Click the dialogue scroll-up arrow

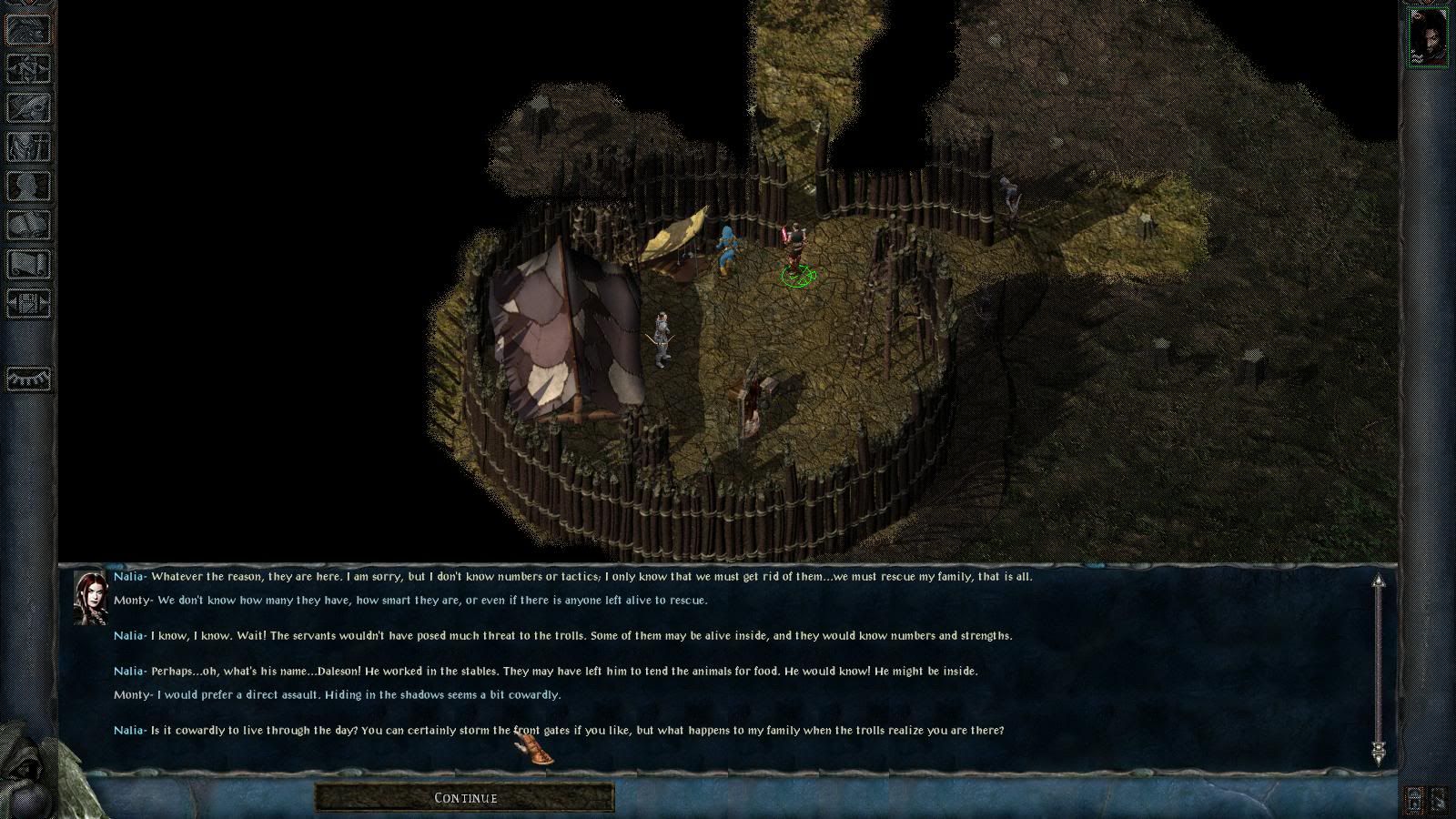point(1379,581)
